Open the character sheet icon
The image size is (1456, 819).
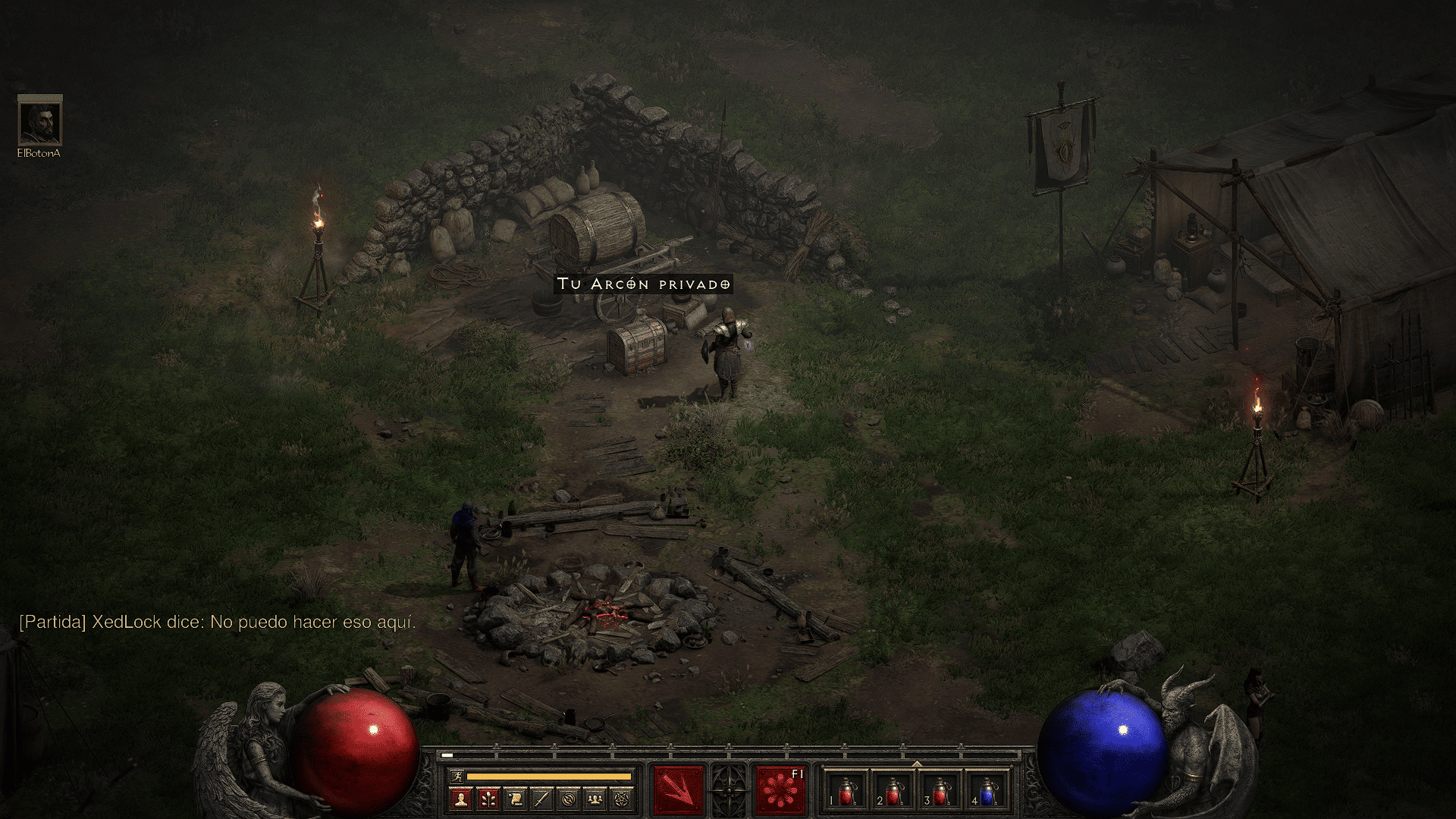point(461,799)
